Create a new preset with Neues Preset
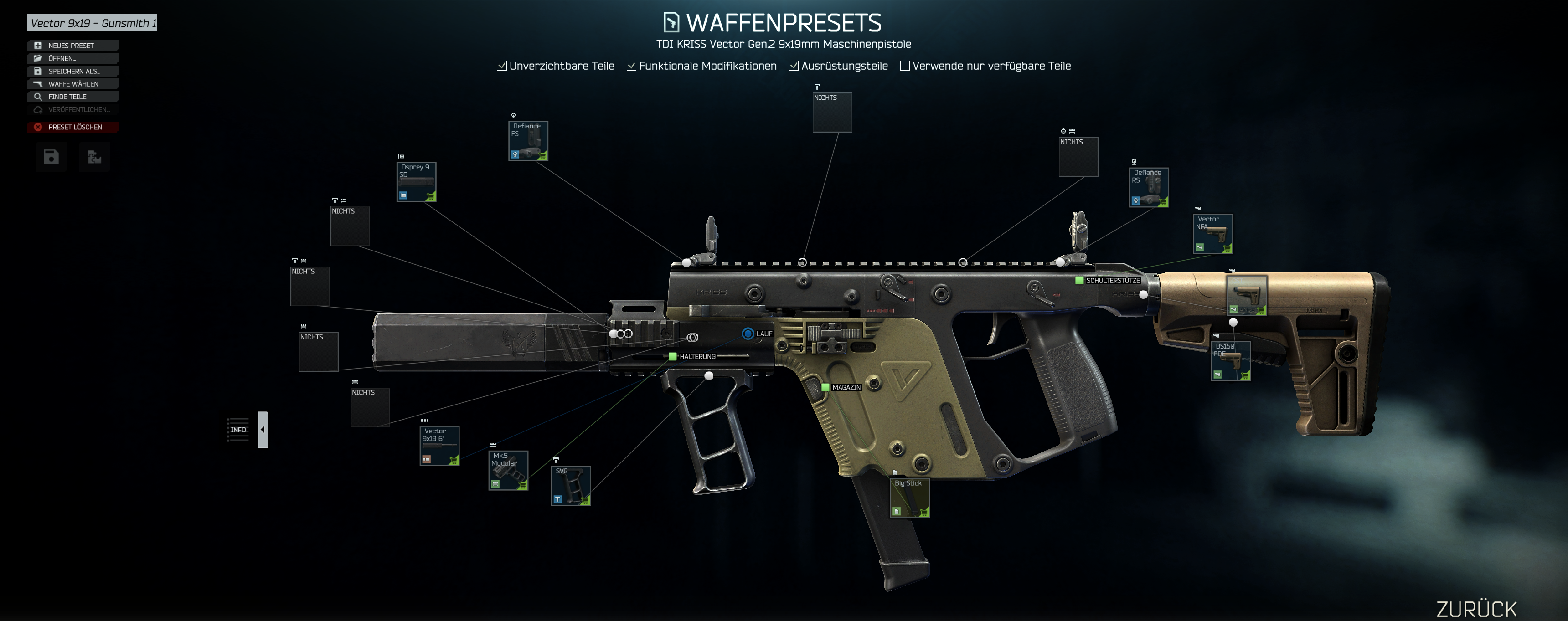1568x621 pixels. point(72,46)
